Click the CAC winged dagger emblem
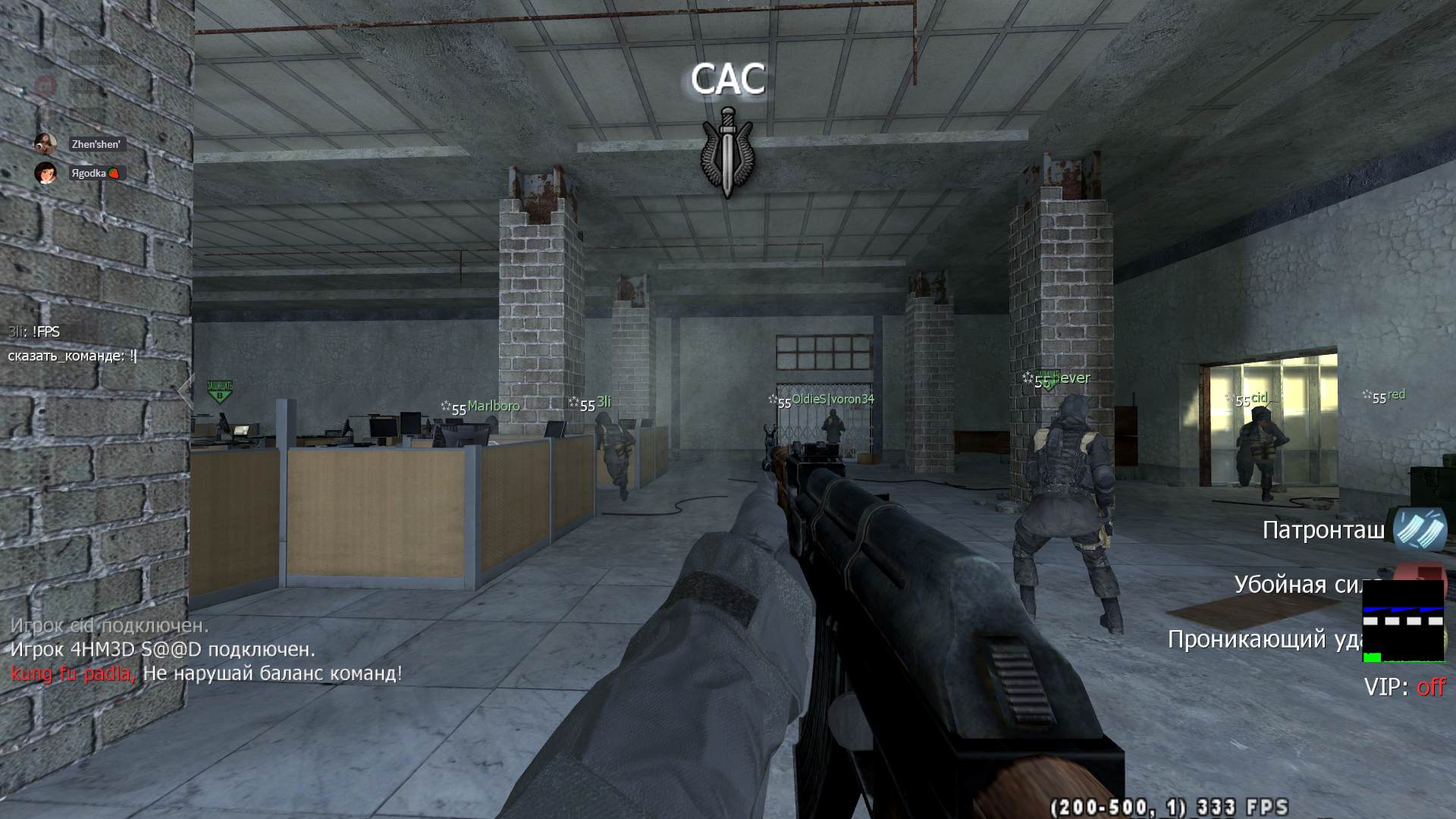Viewport: 1456px width, 819px height. pyautogui.click(x=727, y=152)
